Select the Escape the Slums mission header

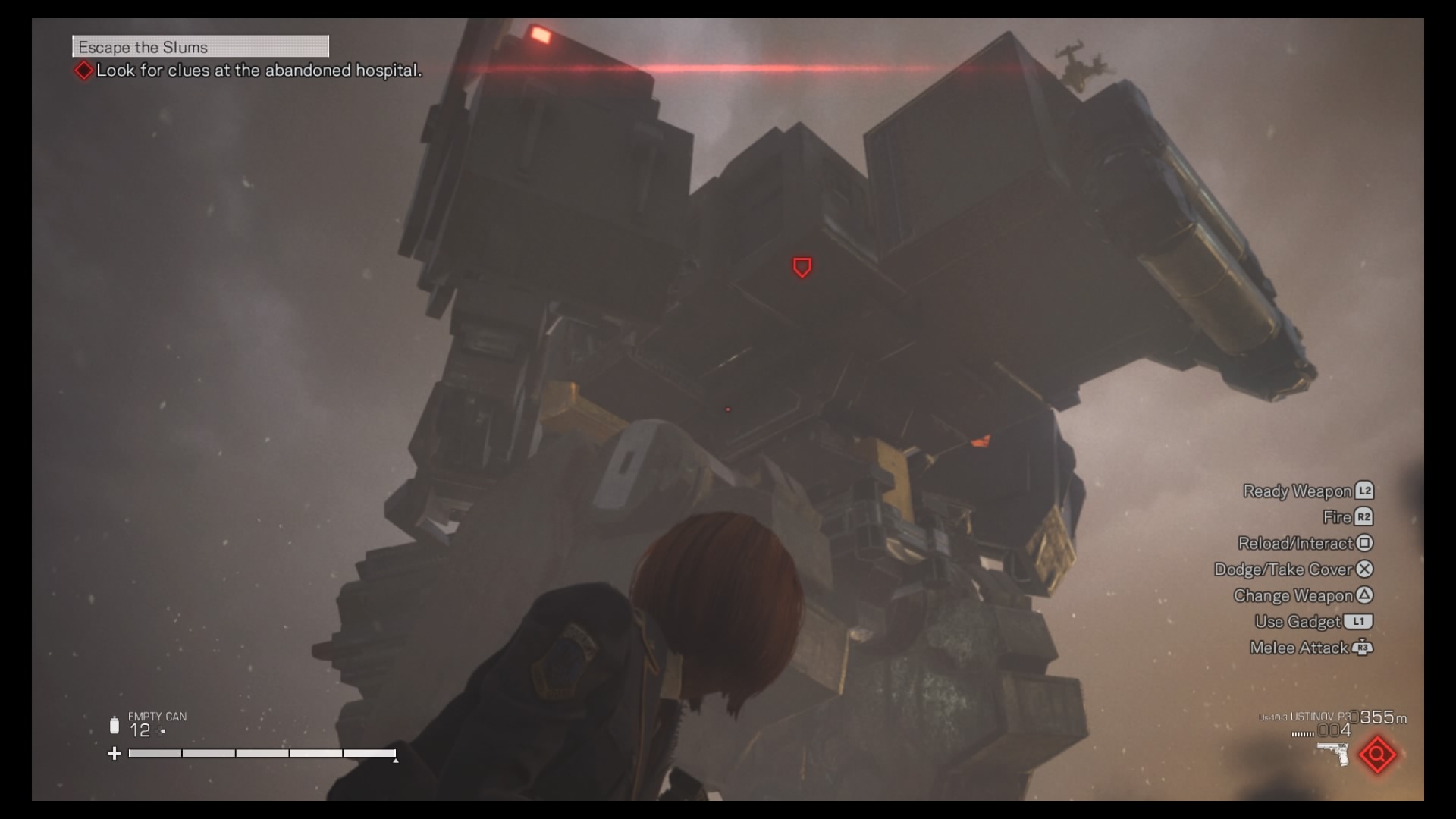(x=200, y=47)
